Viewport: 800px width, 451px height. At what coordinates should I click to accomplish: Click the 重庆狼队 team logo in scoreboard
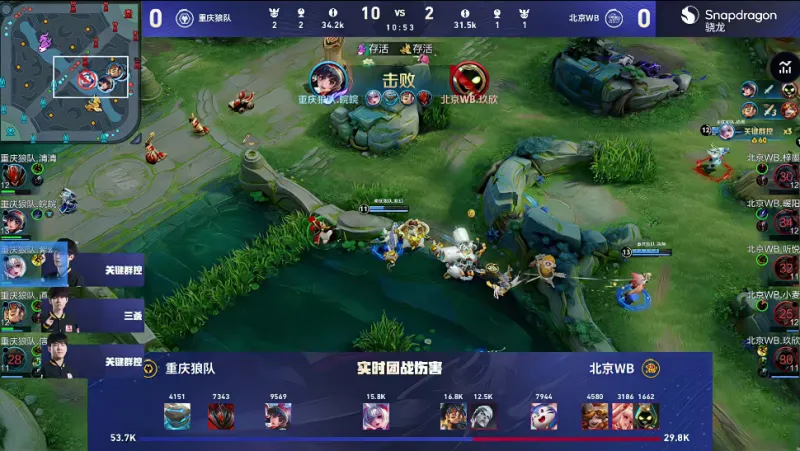(x=184, y=18)
